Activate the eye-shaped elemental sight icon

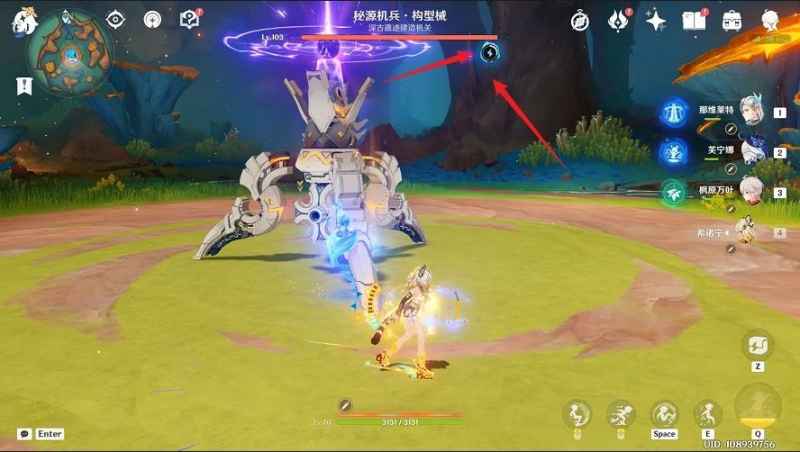[116, 19]
